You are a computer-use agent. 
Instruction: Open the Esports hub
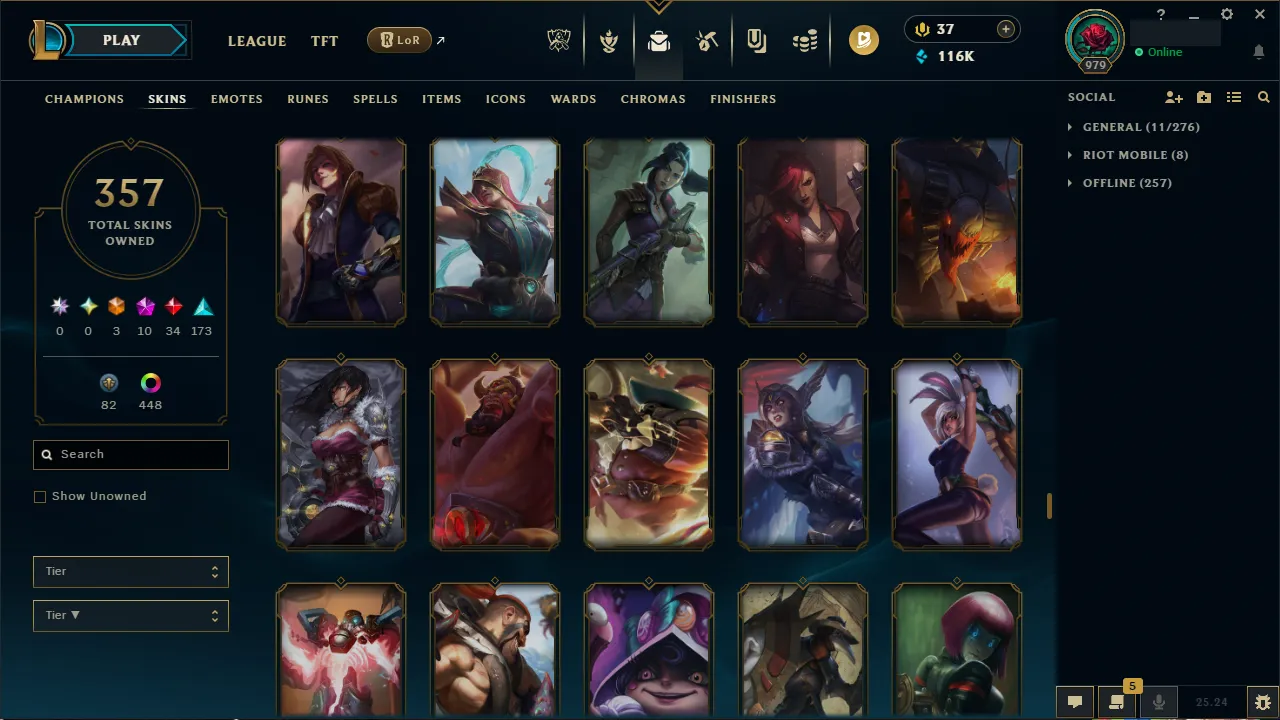[x=559, y=41]
